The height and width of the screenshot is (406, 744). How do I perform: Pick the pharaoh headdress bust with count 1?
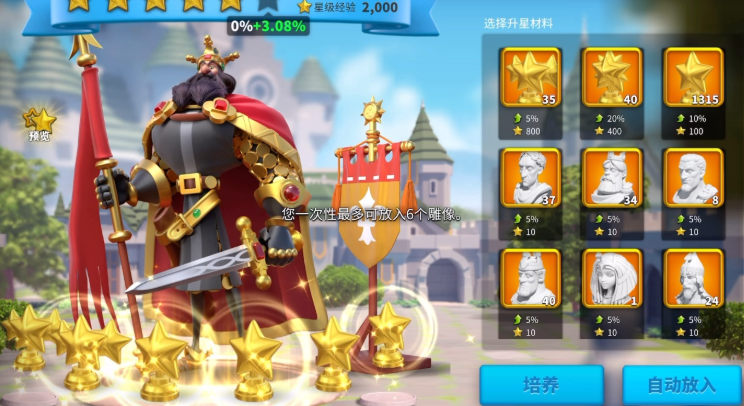(612, 278)
